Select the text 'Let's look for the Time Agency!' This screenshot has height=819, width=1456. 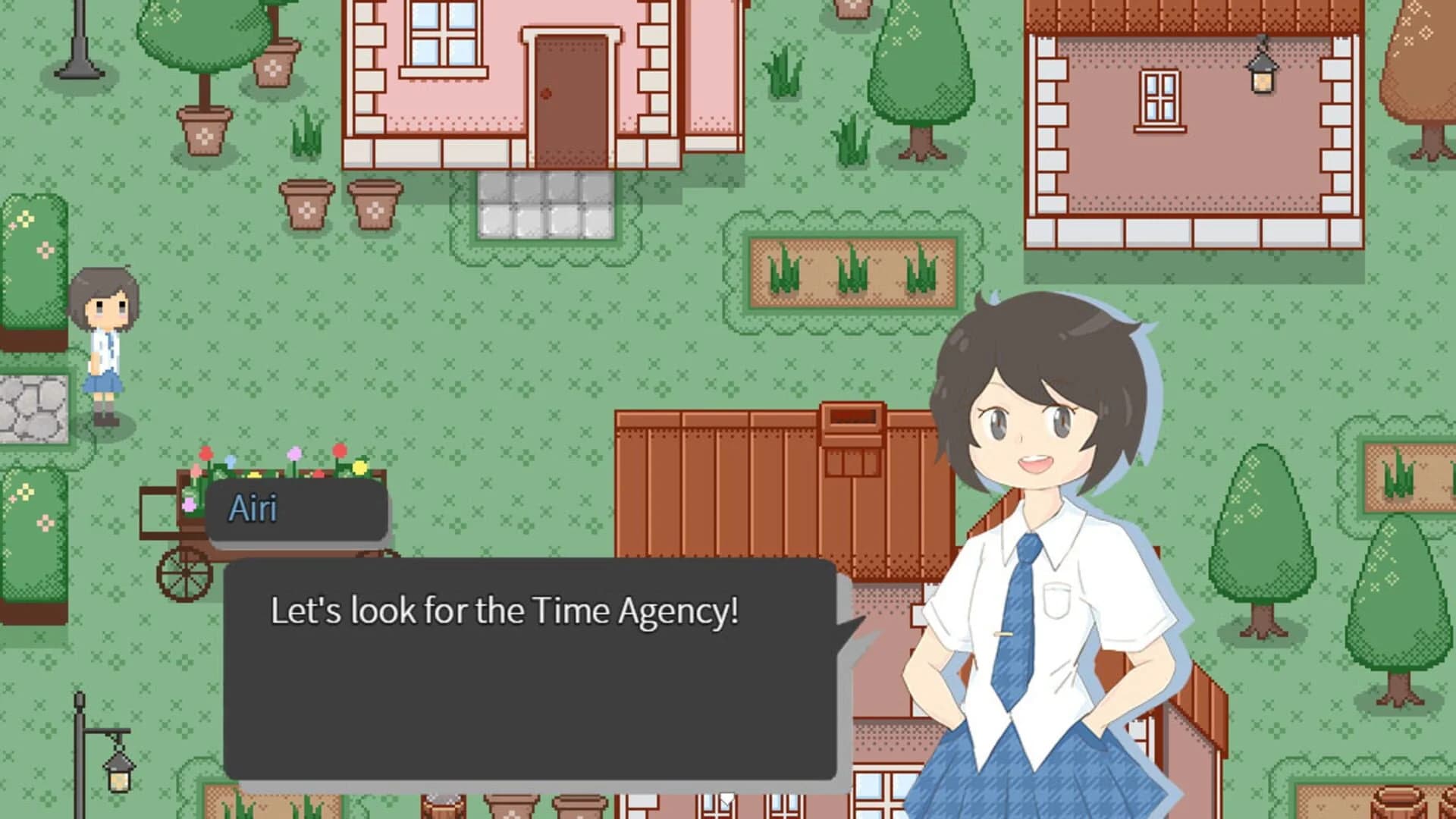504,610
